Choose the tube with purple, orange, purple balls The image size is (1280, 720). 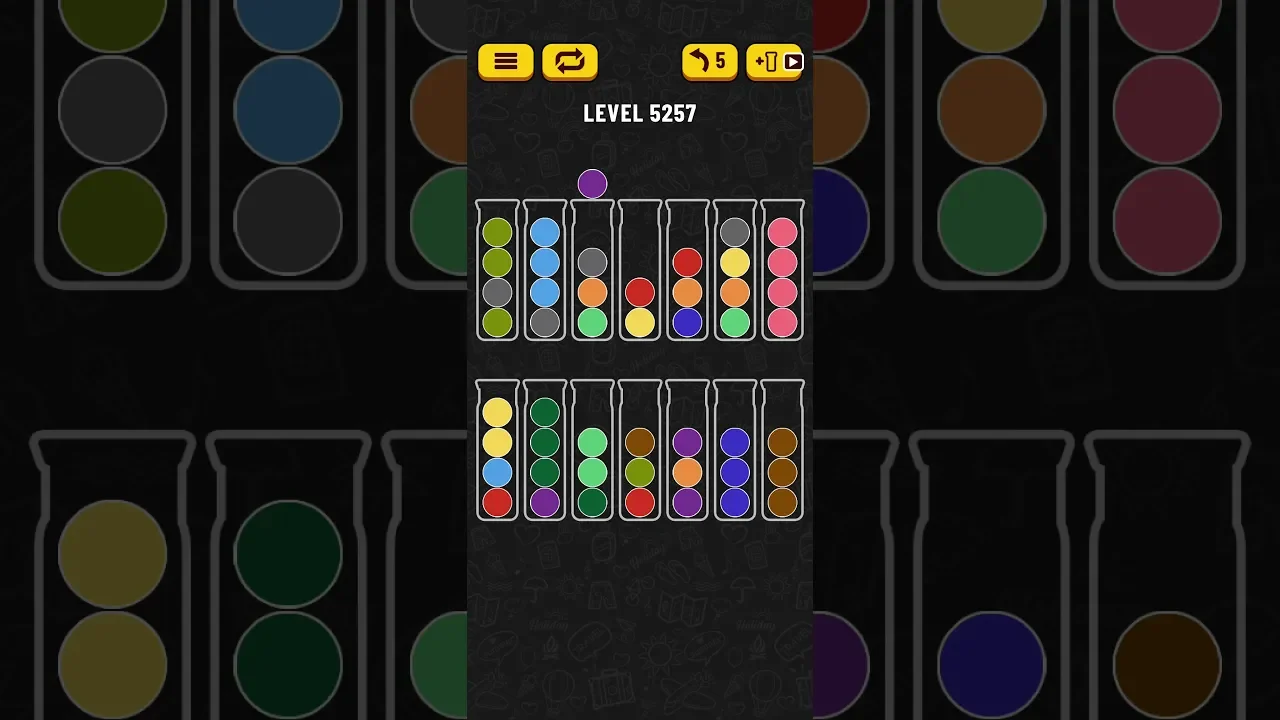[x=687, y=452]
